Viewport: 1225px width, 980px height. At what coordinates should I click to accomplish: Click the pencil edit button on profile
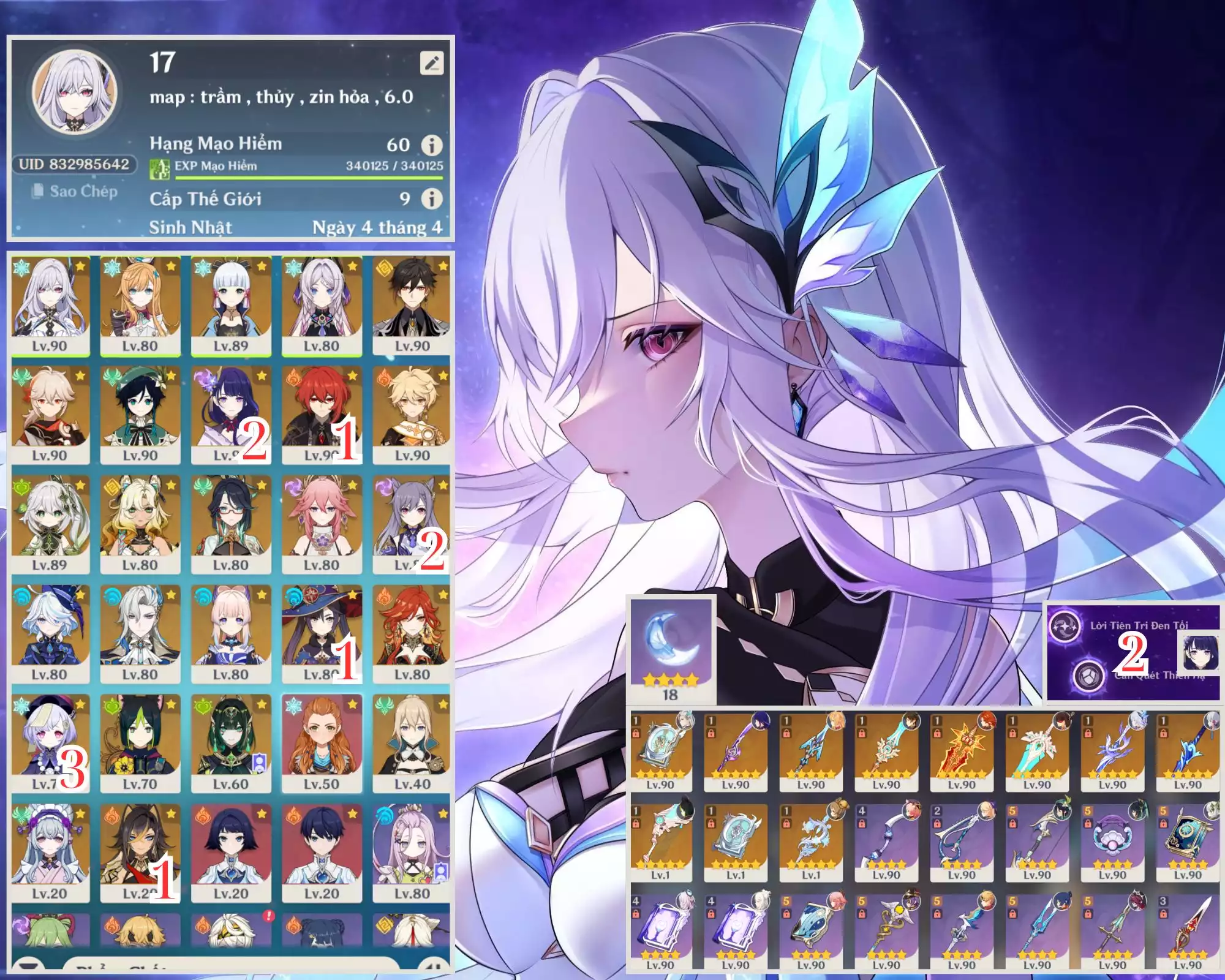pyautogui.click(x=432, y=62)
